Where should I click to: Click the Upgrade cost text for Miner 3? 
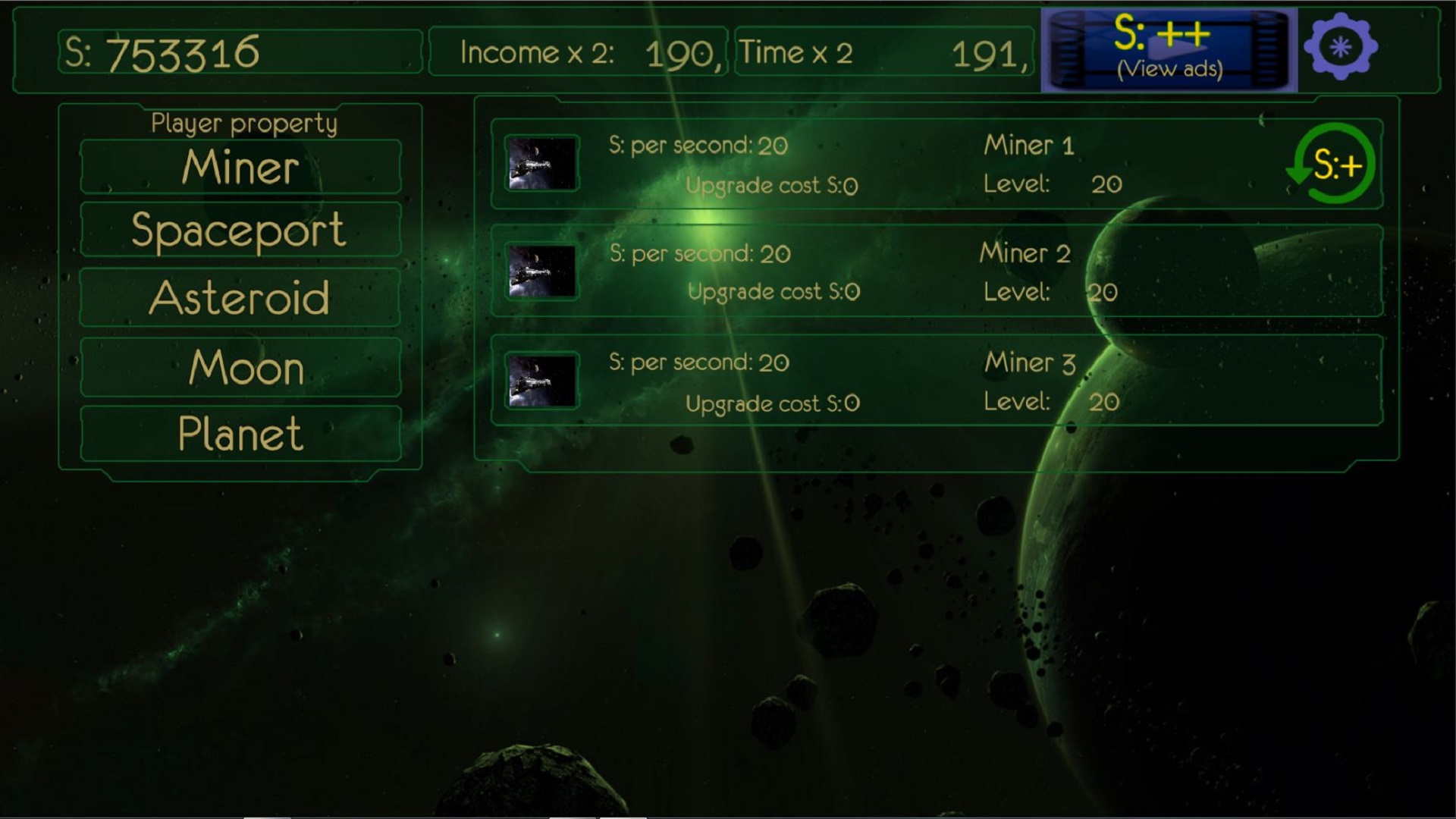pyautogui.click(x=771, y=403)
